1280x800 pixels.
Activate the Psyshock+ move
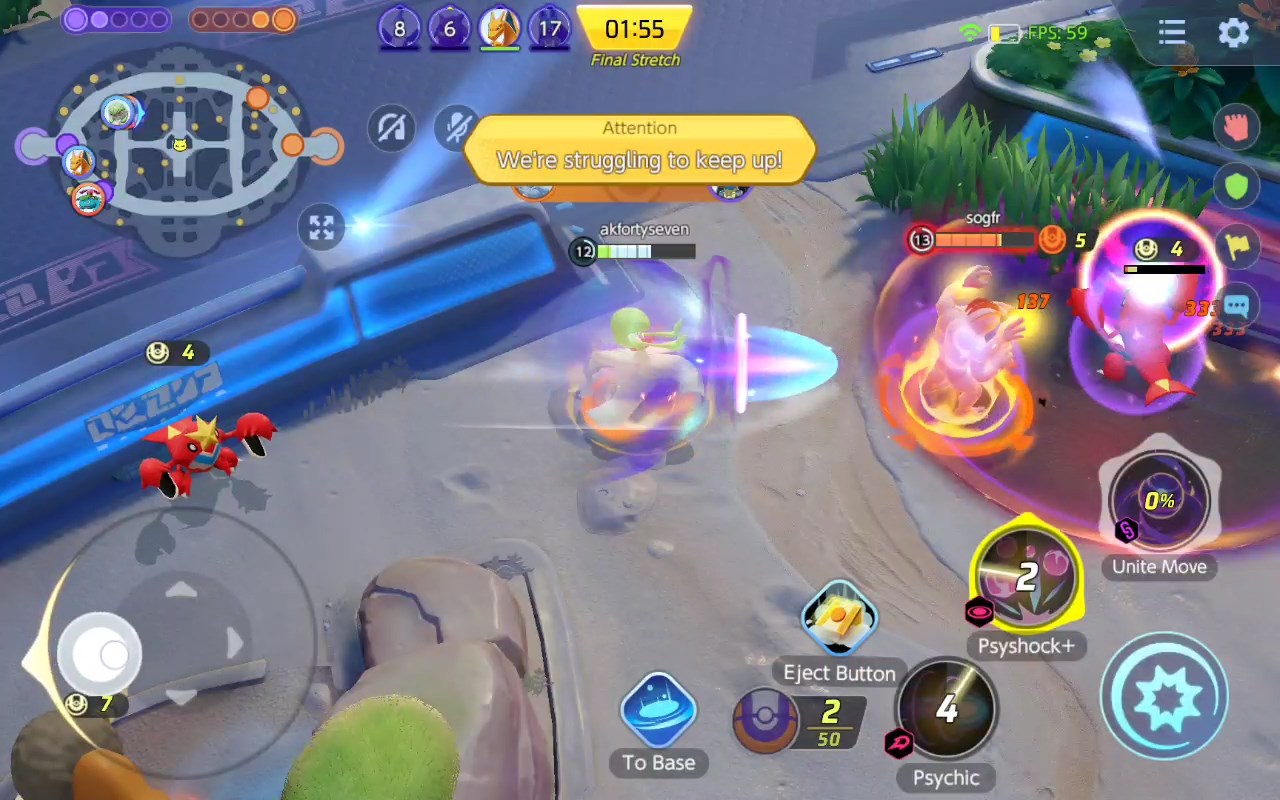pos(1026,577)
